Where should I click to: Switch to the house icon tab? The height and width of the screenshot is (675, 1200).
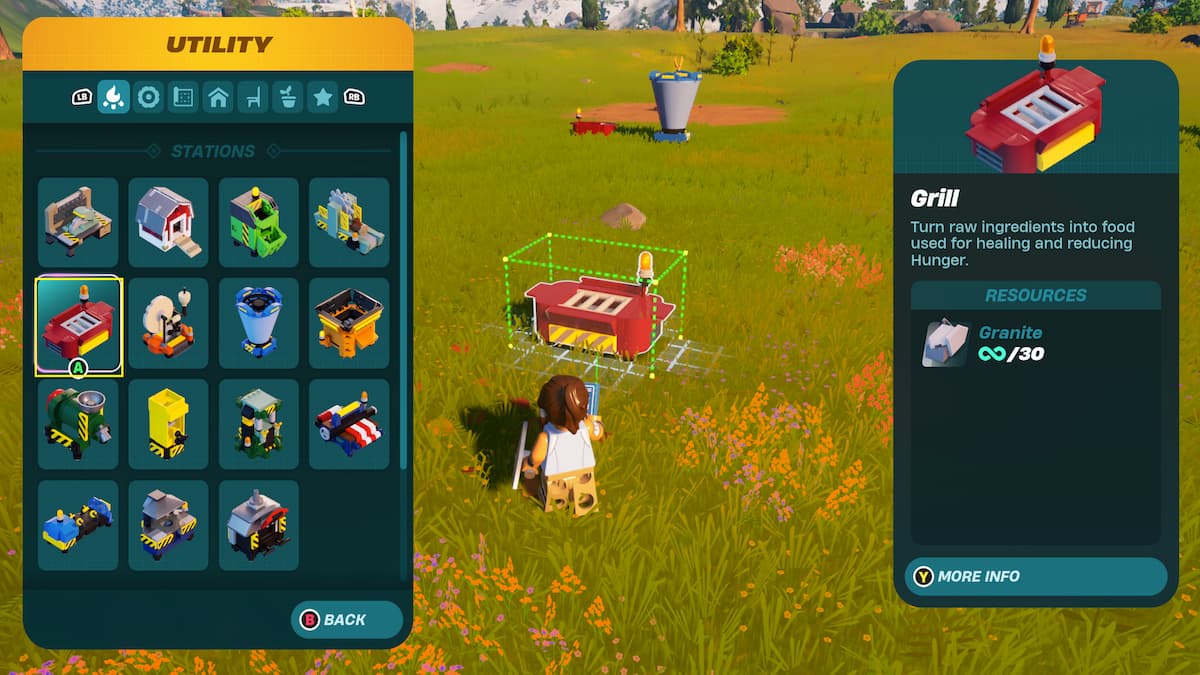point(218,97)
